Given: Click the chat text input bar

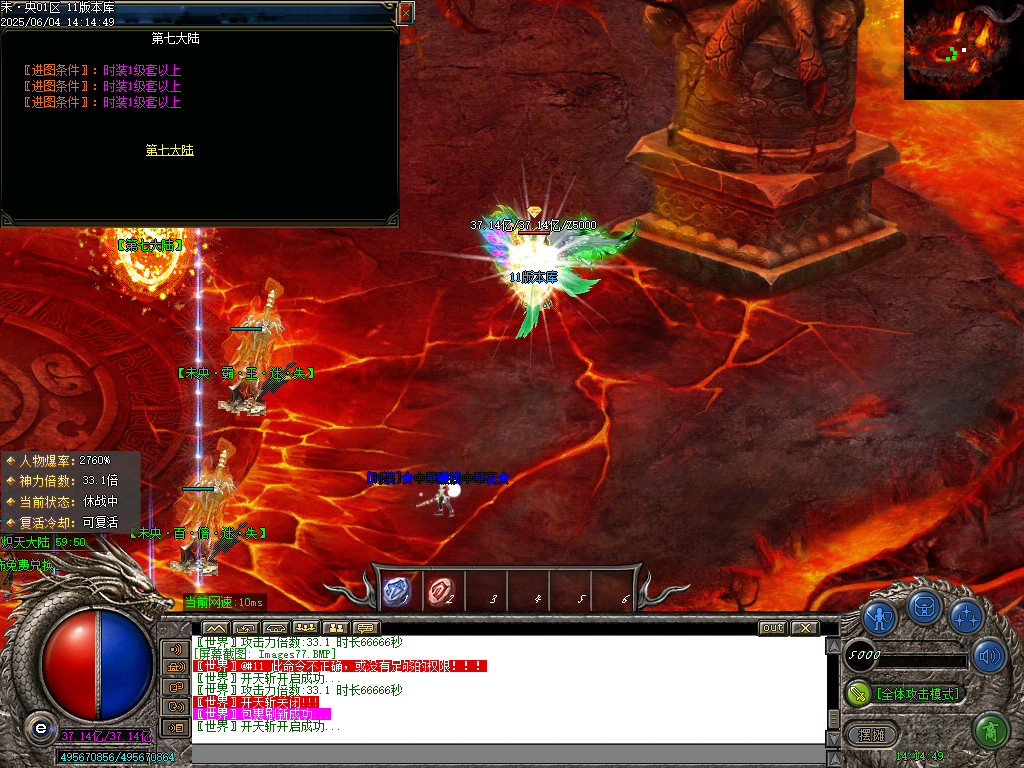Looking at the screenshot, I should [500, 753].
